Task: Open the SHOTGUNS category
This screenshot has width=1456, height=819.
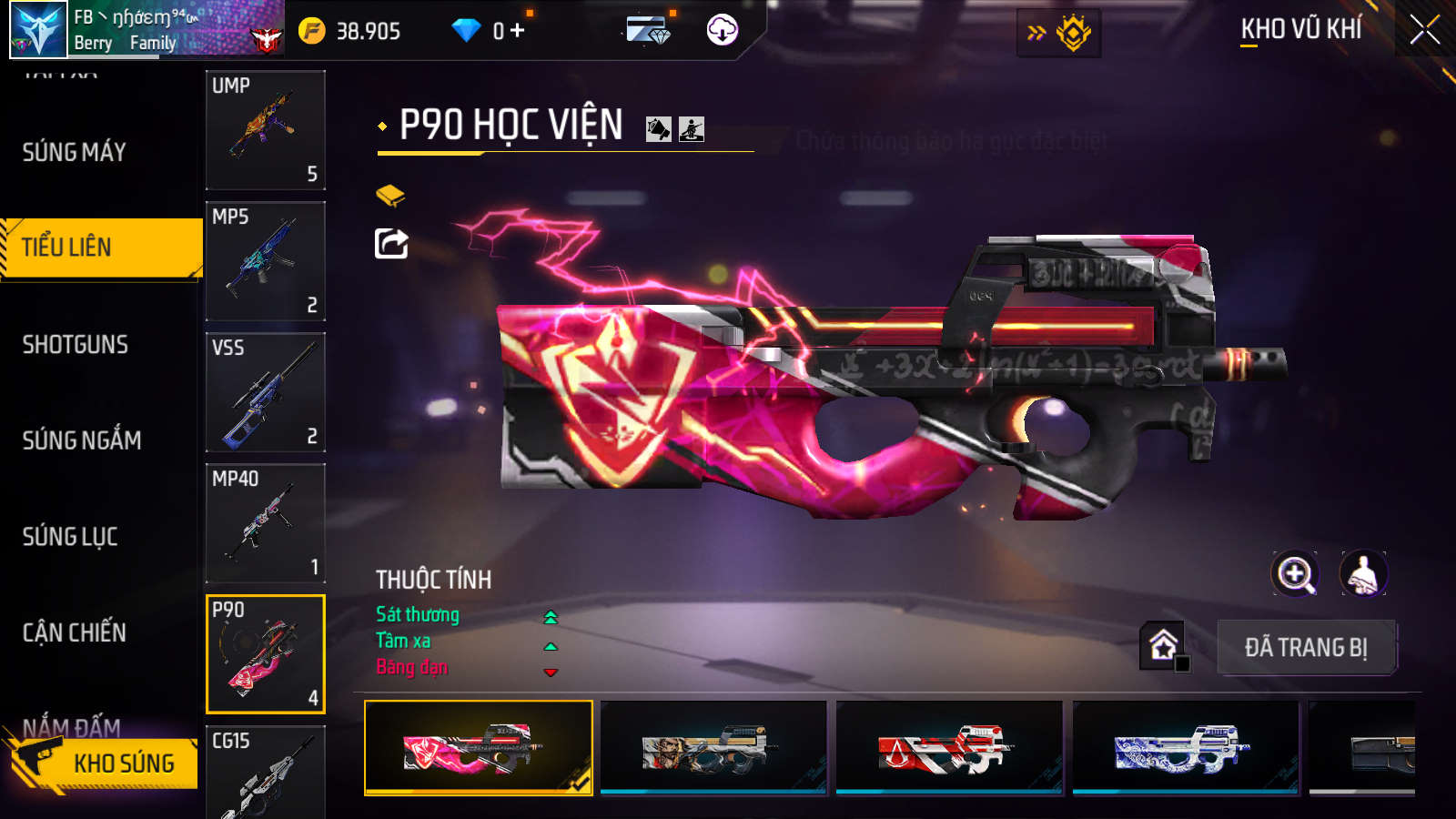Action: tap(76, 345)
